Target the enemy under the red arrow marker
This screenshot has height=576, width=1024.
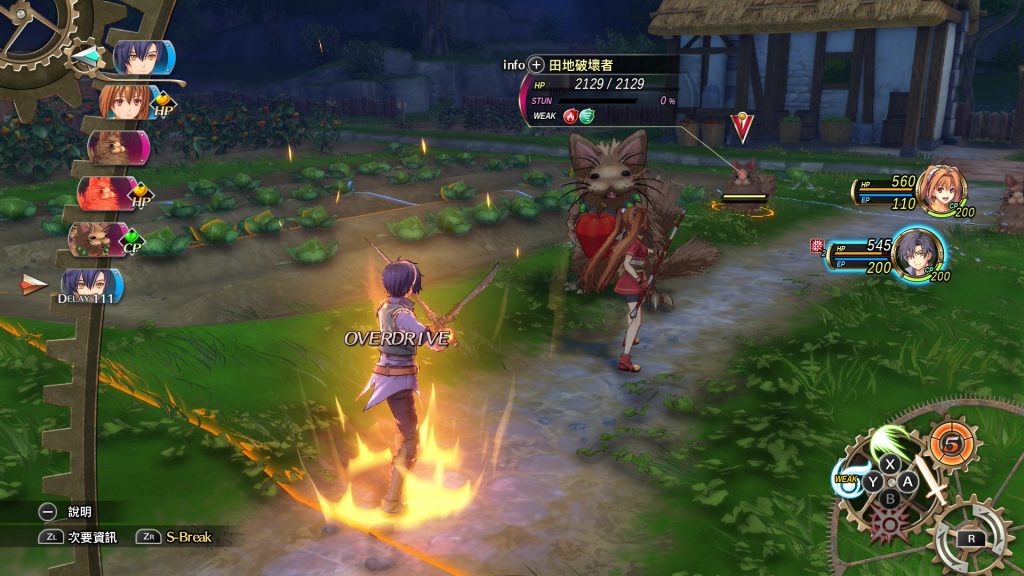[742, 178]
